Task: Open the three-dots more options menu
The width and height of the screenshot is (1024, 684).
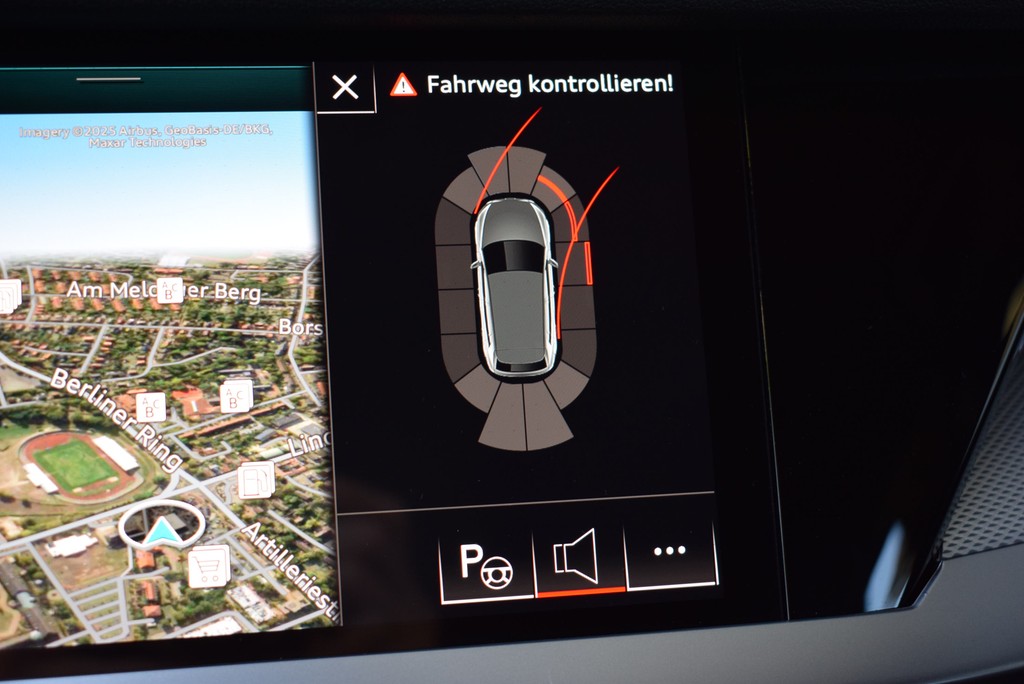Action: pyautogui.click(x=669, y=551)
